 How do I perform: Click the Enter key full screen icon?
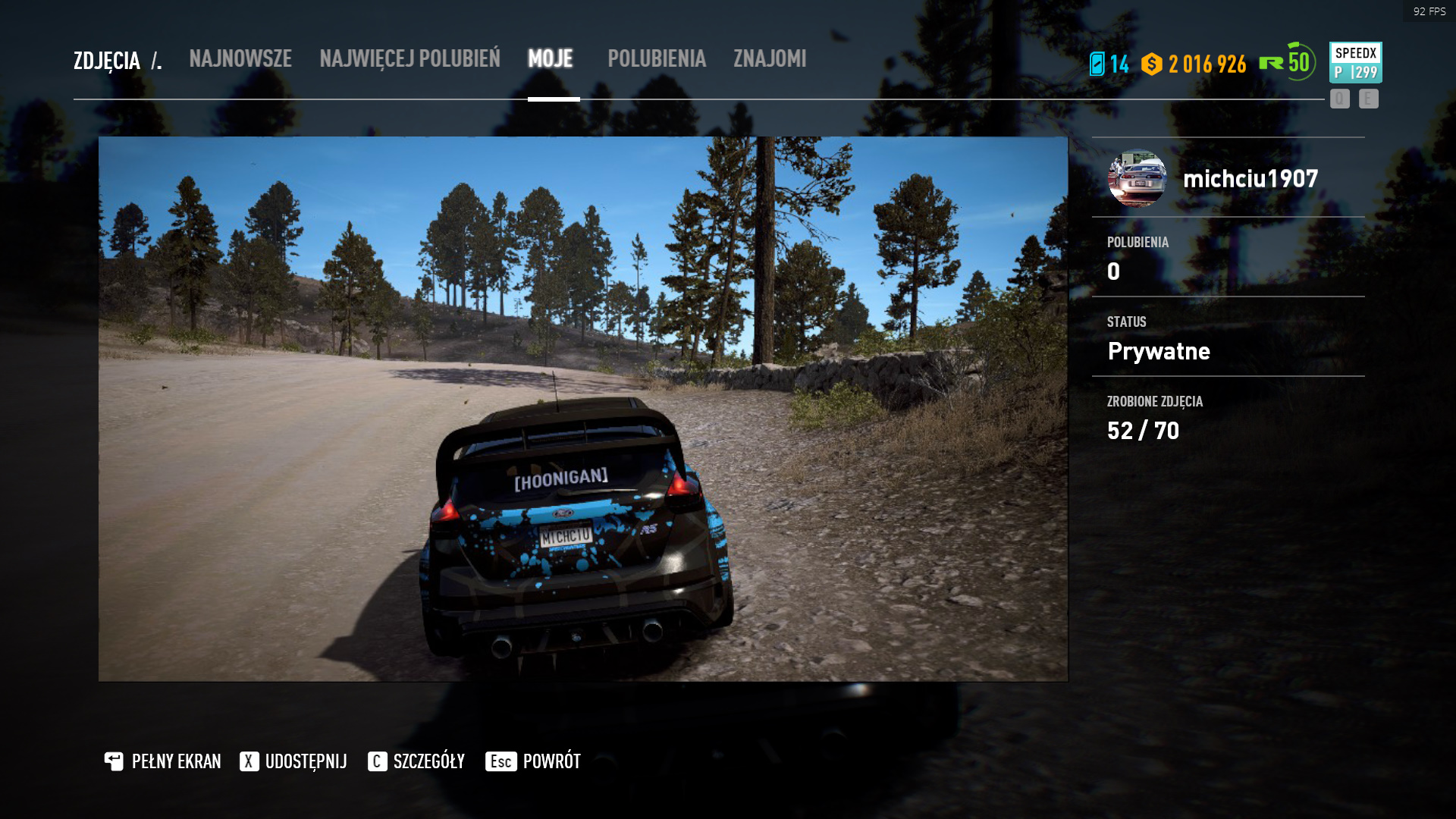click(114, 761)
